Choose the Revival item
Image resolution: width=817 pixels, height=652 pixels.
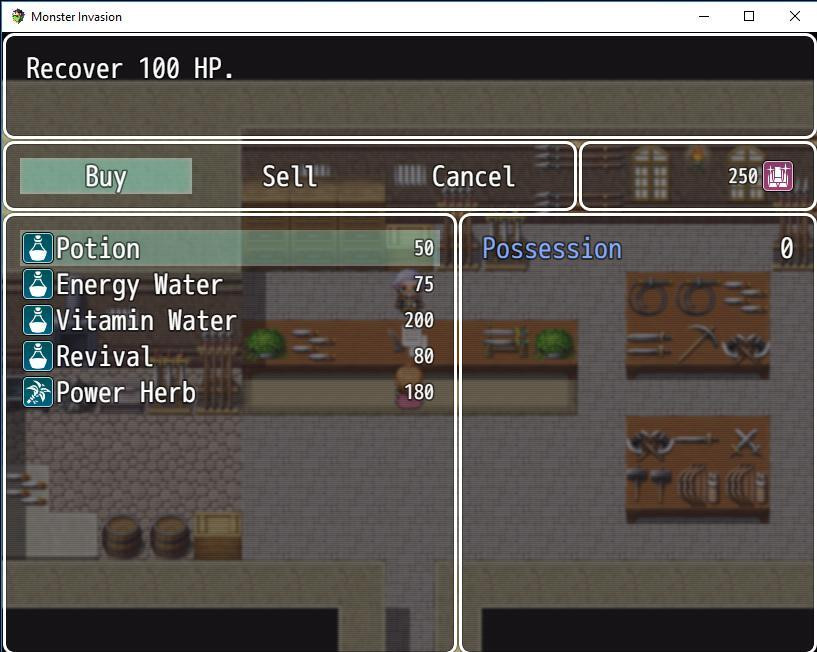pyautogui.click(x=230, y=357)
